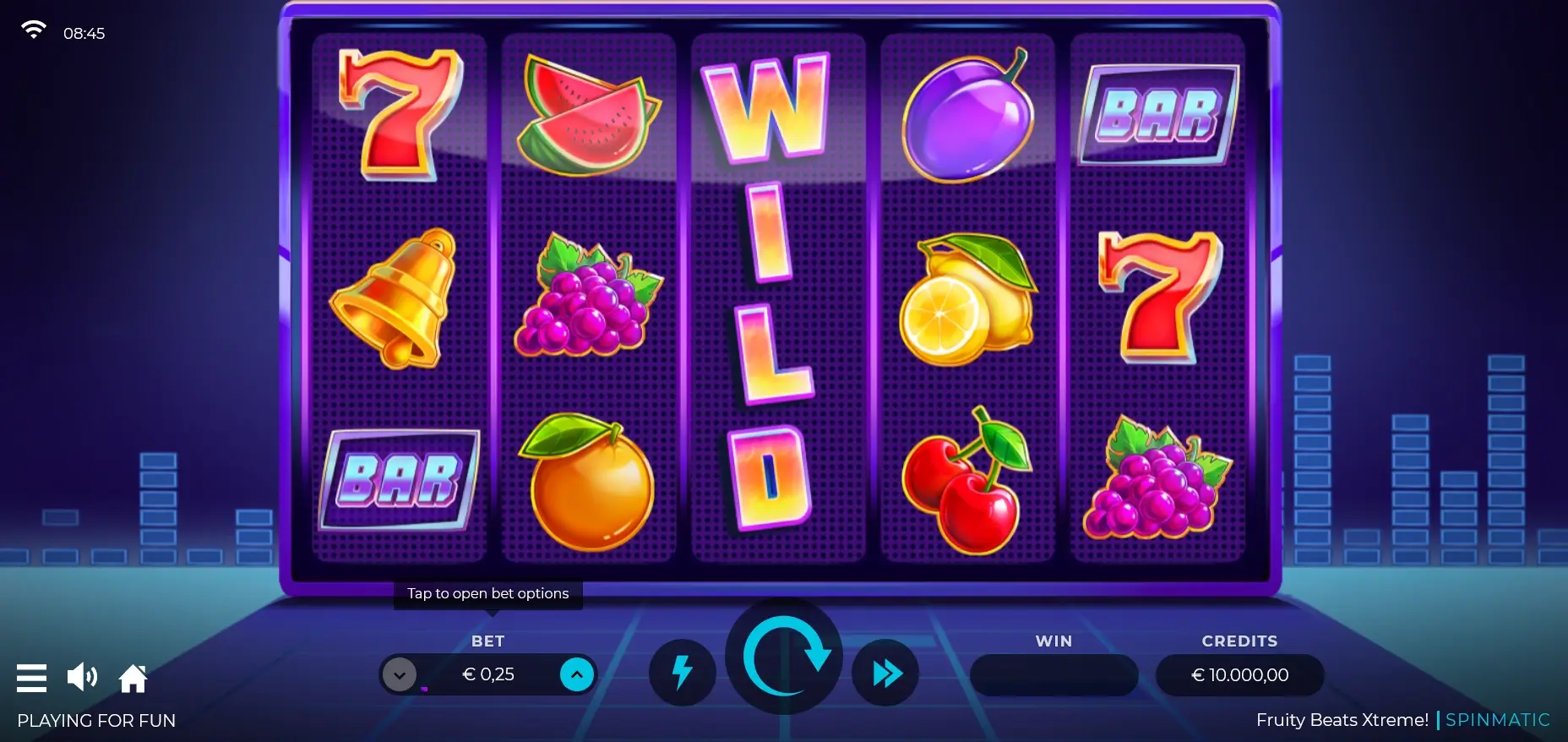The height and width of the screenshot is (742, 1568).
Task: Increase the bet with the up chevron
Action: click(577, 674)
